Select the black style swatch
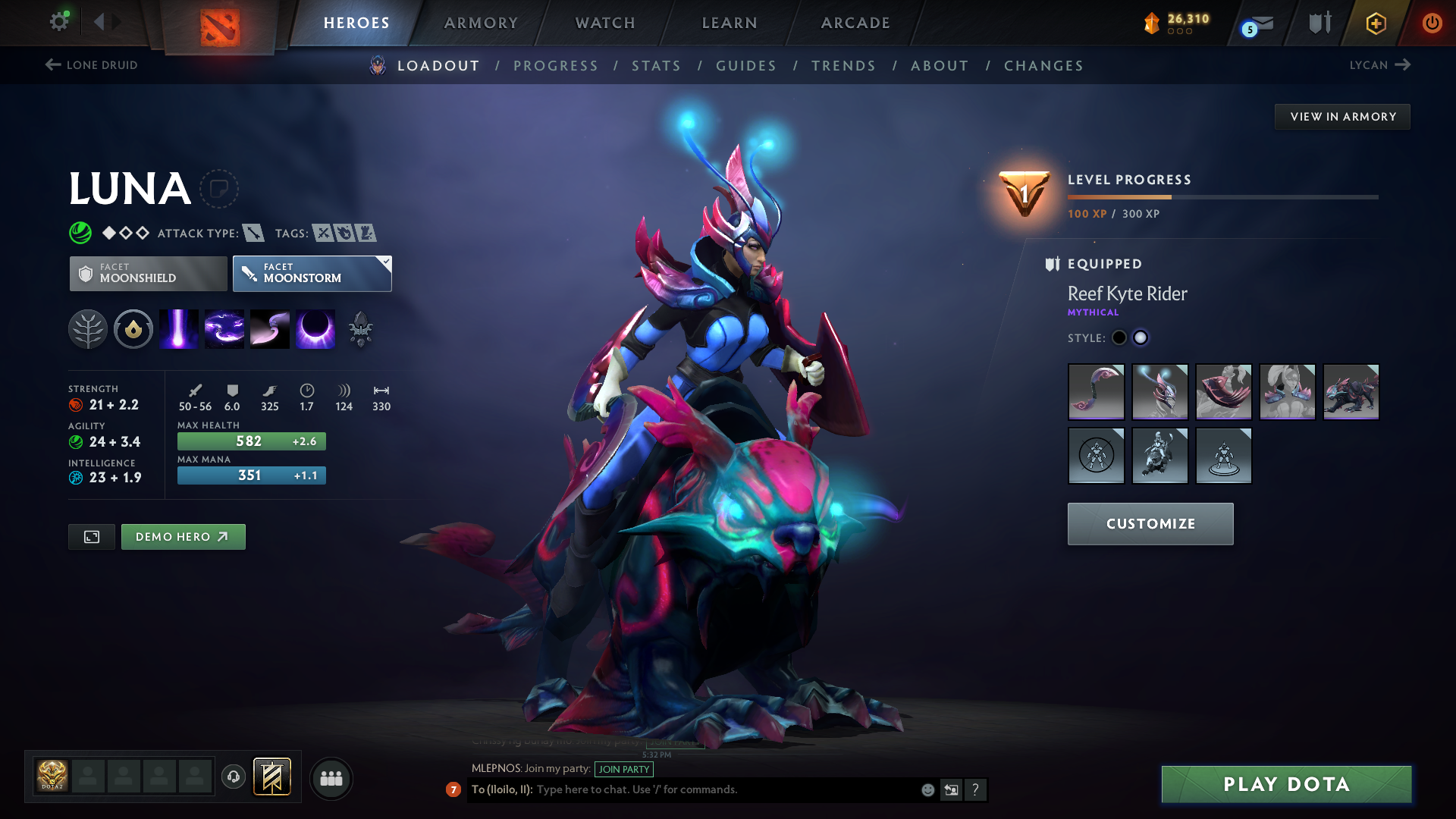The width and height of the screenshot is (1456, 819). 1119,338
